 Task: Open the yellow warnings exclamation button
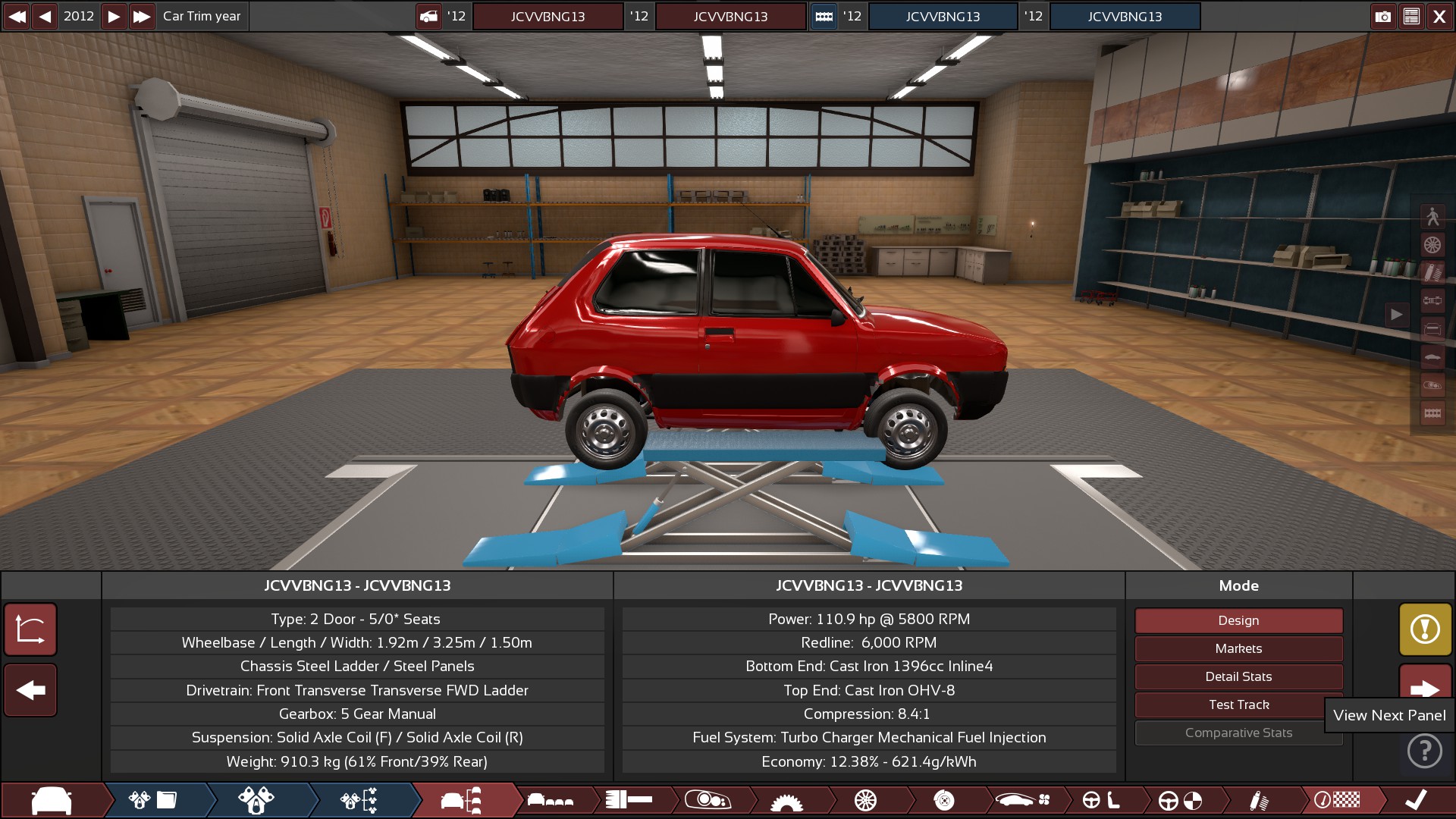point(1425,629)
